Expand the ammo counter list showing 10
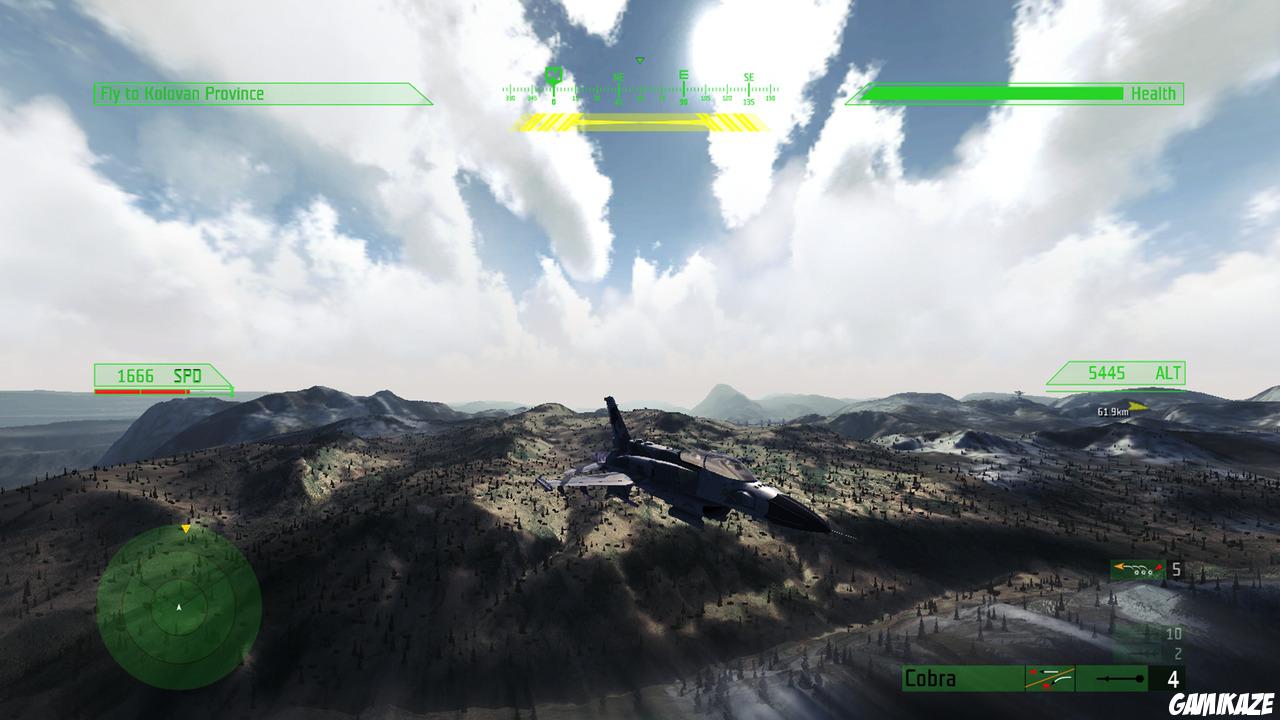The height and width of the screenshot is (720, 1280). point(1173,632)
